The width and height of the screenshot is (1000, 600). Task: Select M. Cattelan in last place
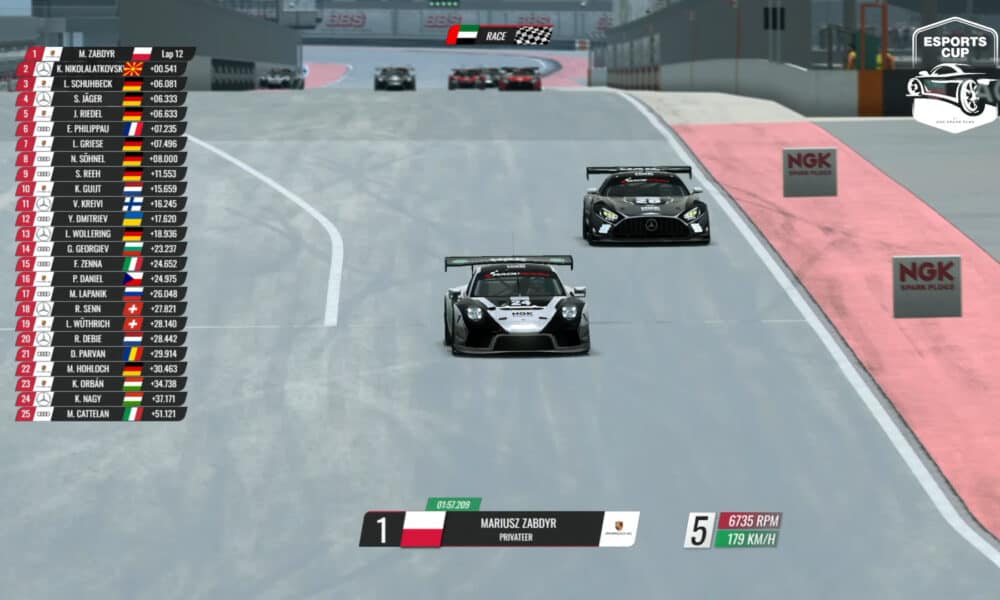[98, 414]
